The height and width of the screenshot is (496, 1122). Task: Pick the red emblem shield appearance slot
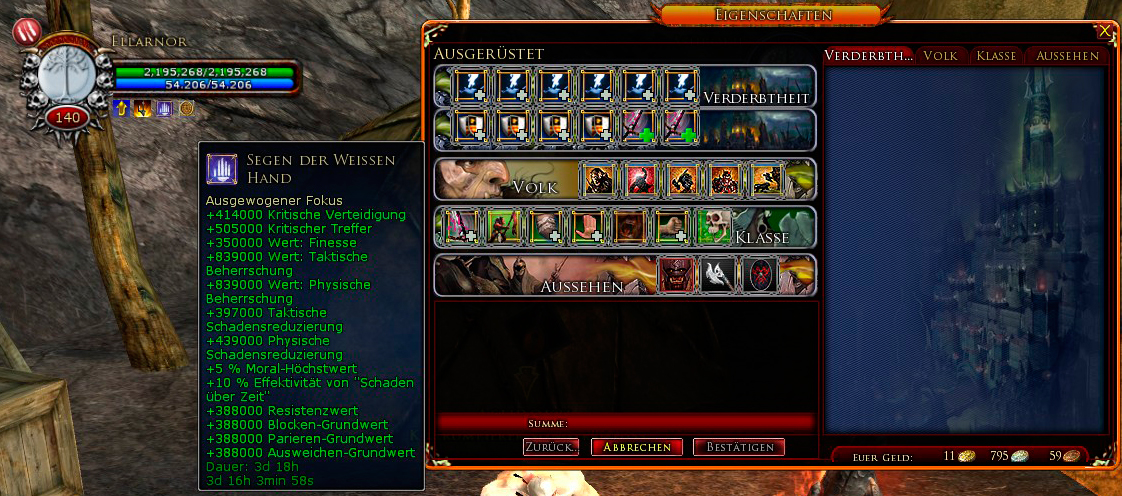point(760,275)
